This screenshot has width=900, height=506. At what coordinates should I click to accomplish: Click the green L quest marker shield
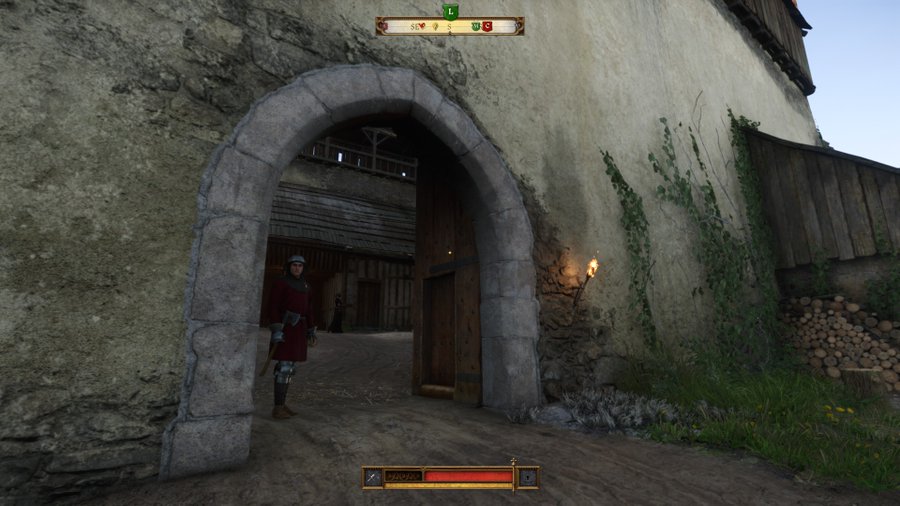(451, 11)
